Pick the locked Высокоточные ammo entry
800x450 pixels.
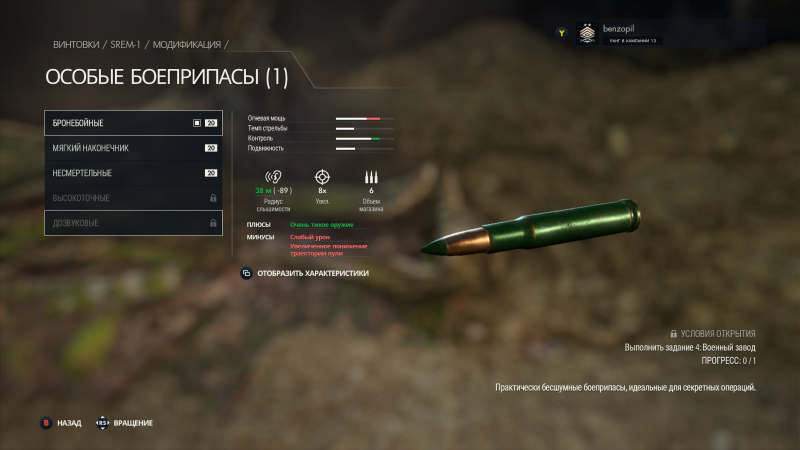[x=133, y=198]
